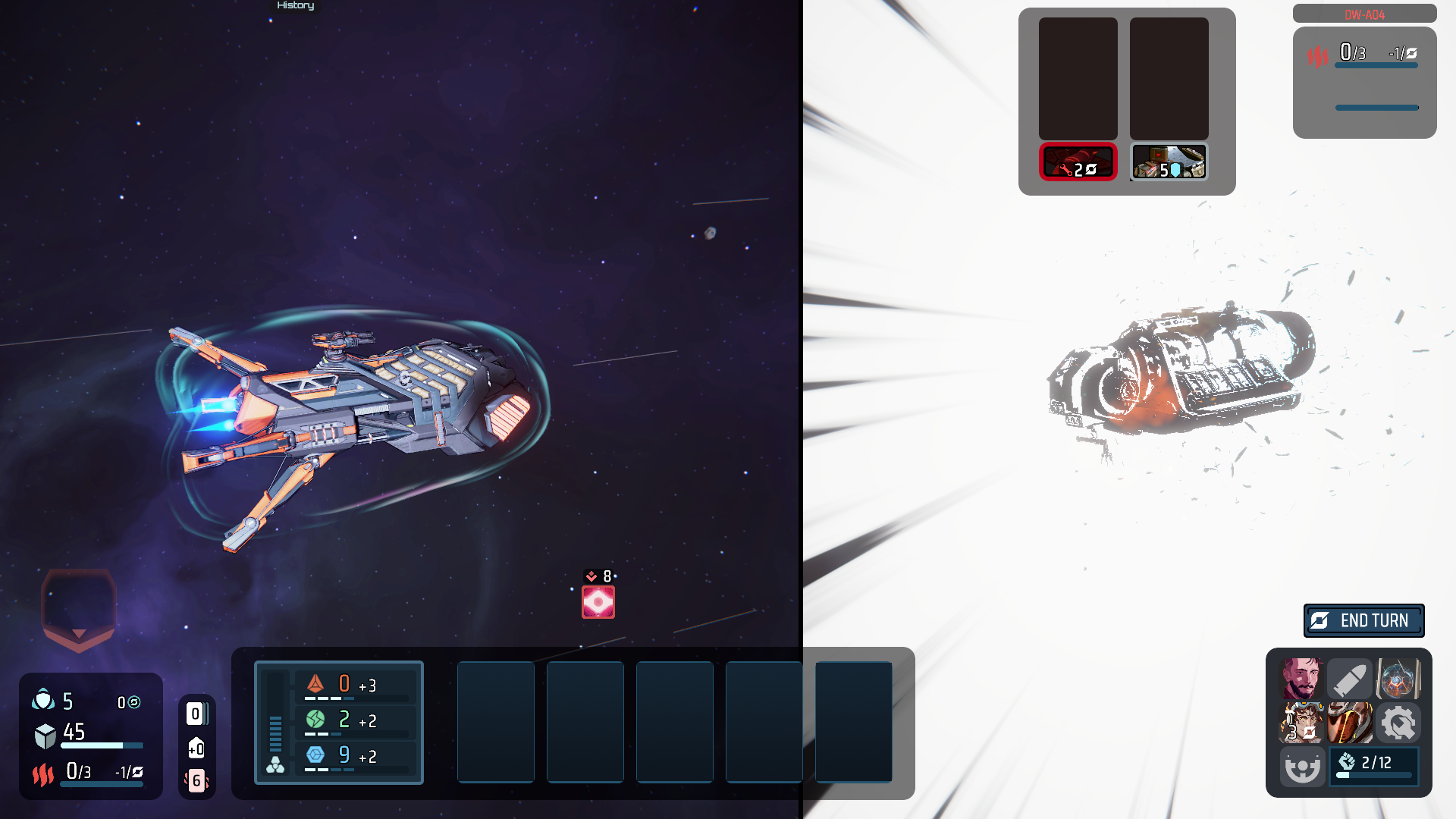Screen dimensions: 1456x819
Task: Select the red-outlined damaged enemy module
Action: (x=1078, y=161)
